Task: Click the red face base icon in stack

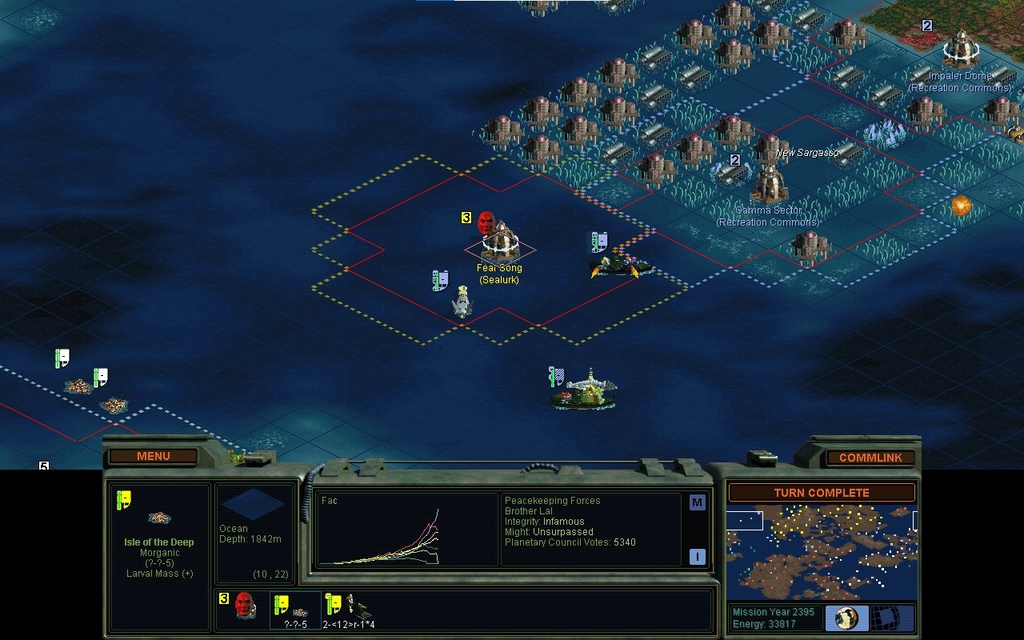Action: pos(243,604)
